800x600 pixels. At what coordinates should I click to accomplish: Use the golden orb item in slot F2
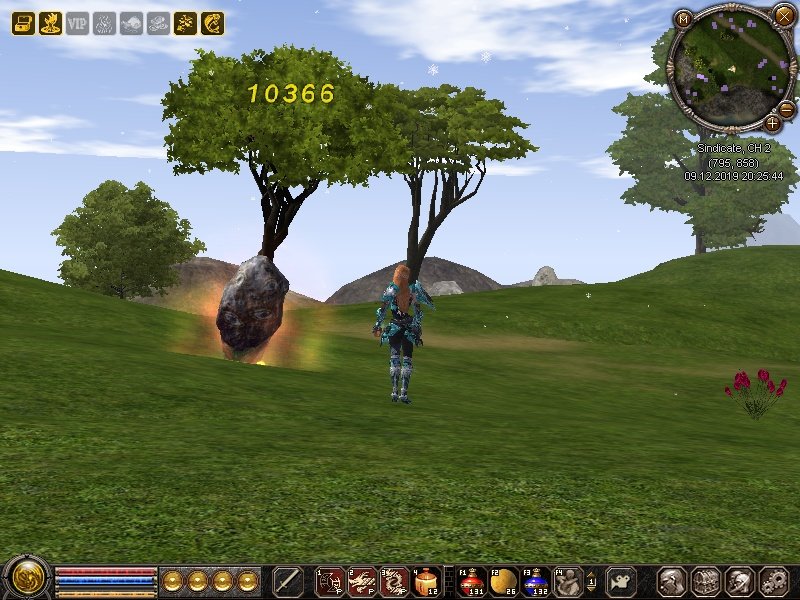[503, 580]
